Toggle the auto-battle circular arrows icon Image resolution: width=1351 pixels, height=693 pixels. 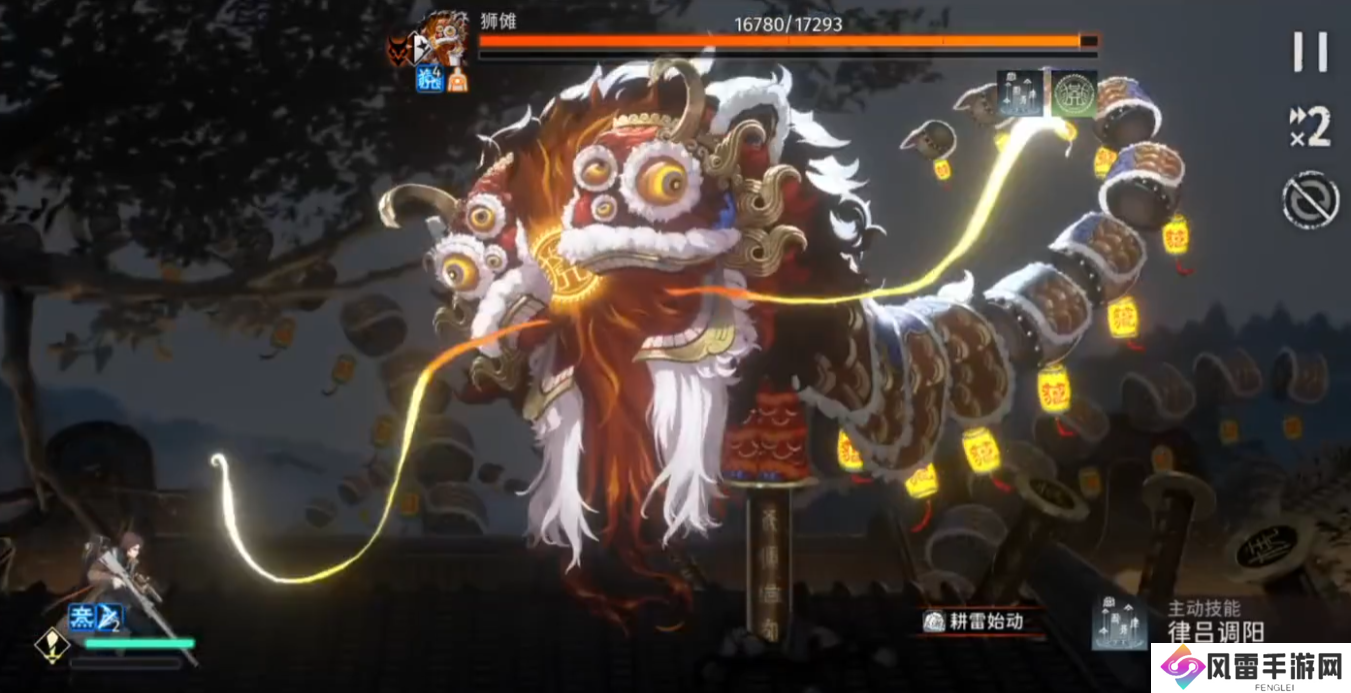point(1310,200)
